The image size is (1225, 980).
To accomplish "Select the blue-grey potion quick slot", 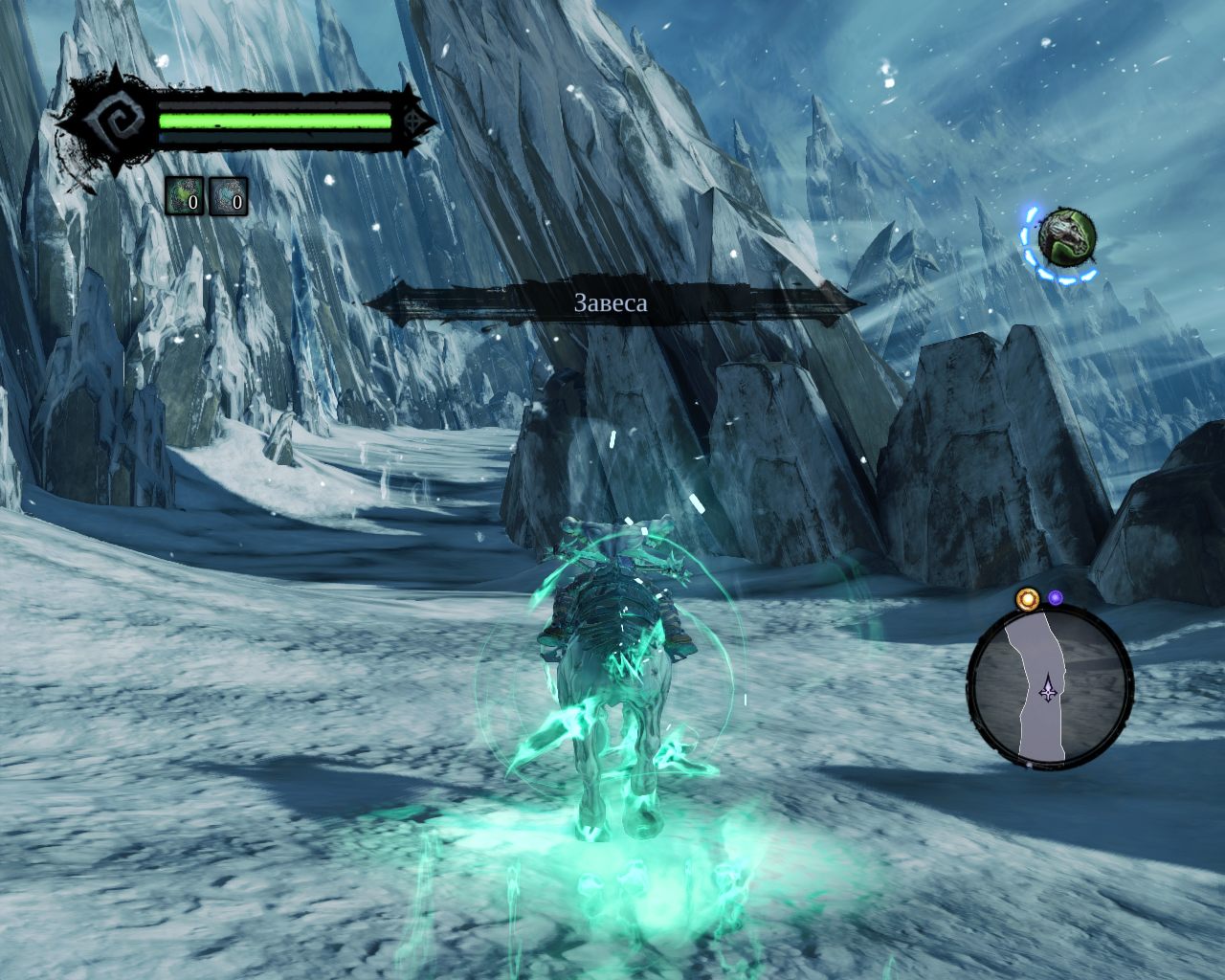I will pos(228,196).
